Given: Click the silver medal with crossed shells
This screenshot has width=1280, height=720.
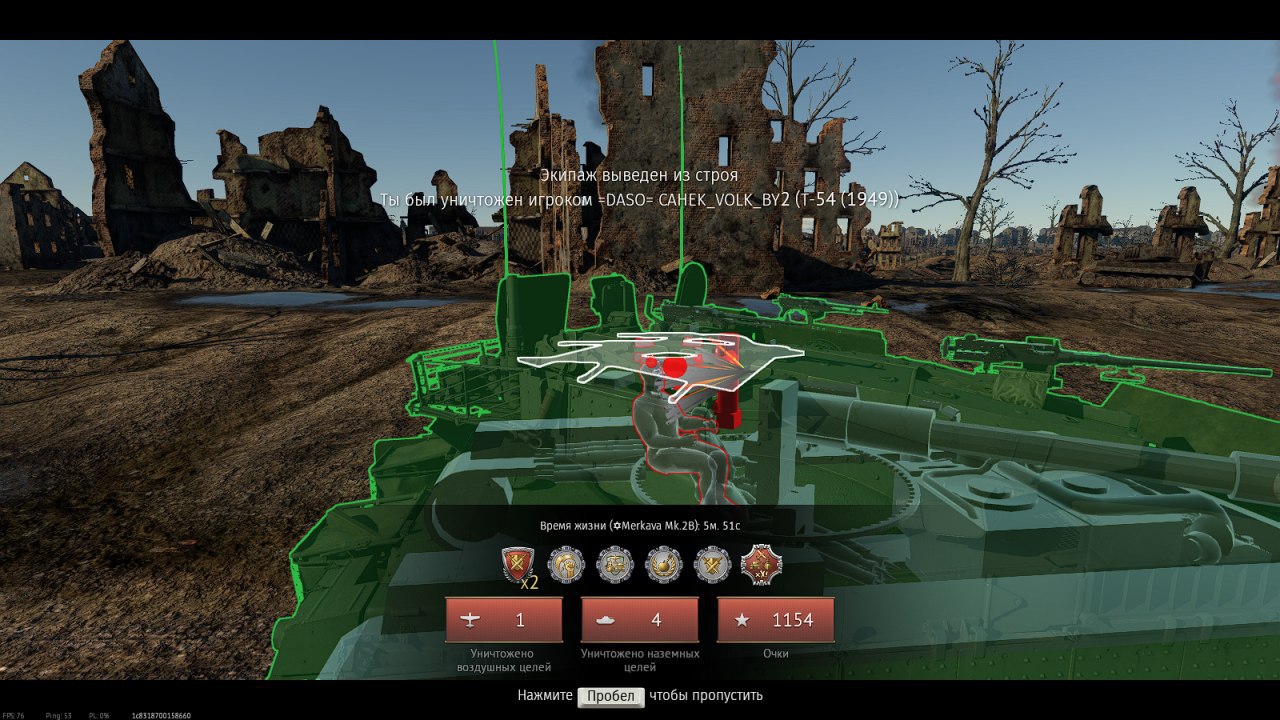Looking at the screenshot, I should (x=712, y=565).
